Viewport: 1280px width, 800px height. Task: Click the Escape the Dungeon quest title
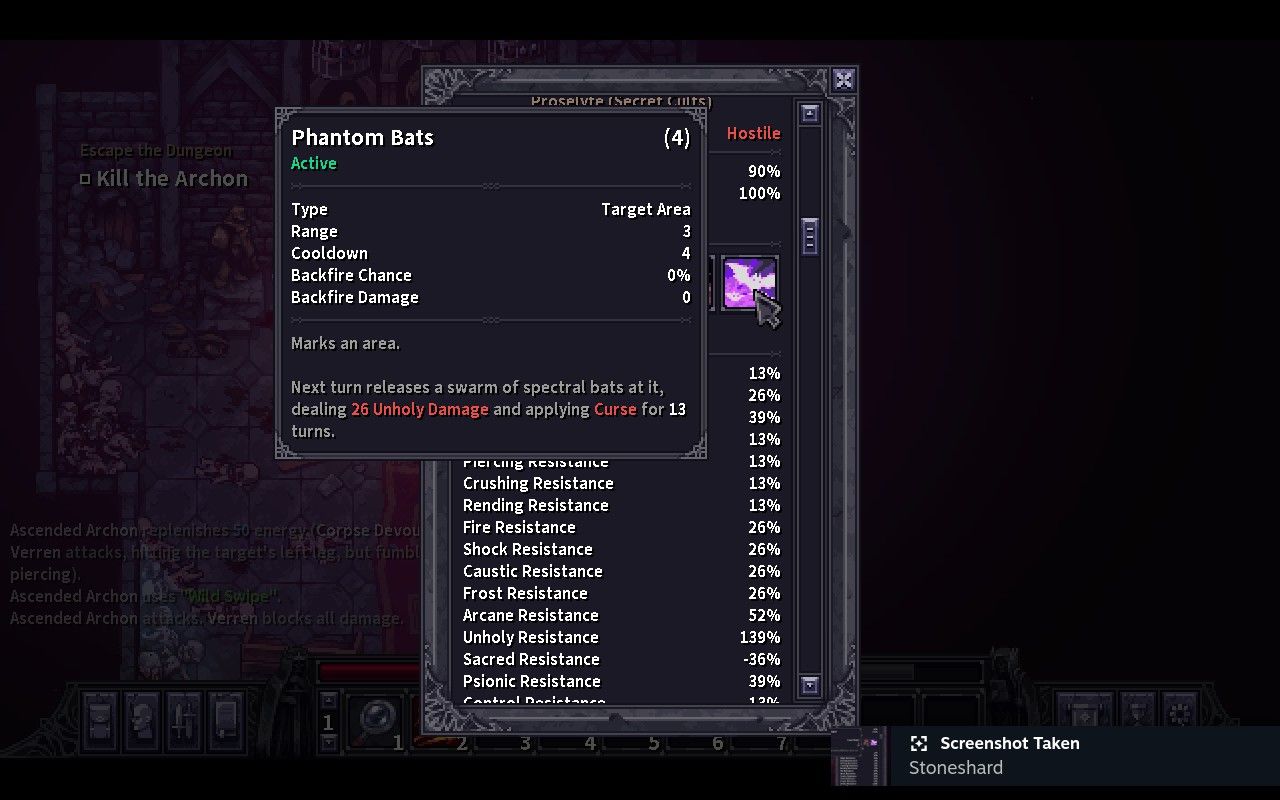point(156,149)
